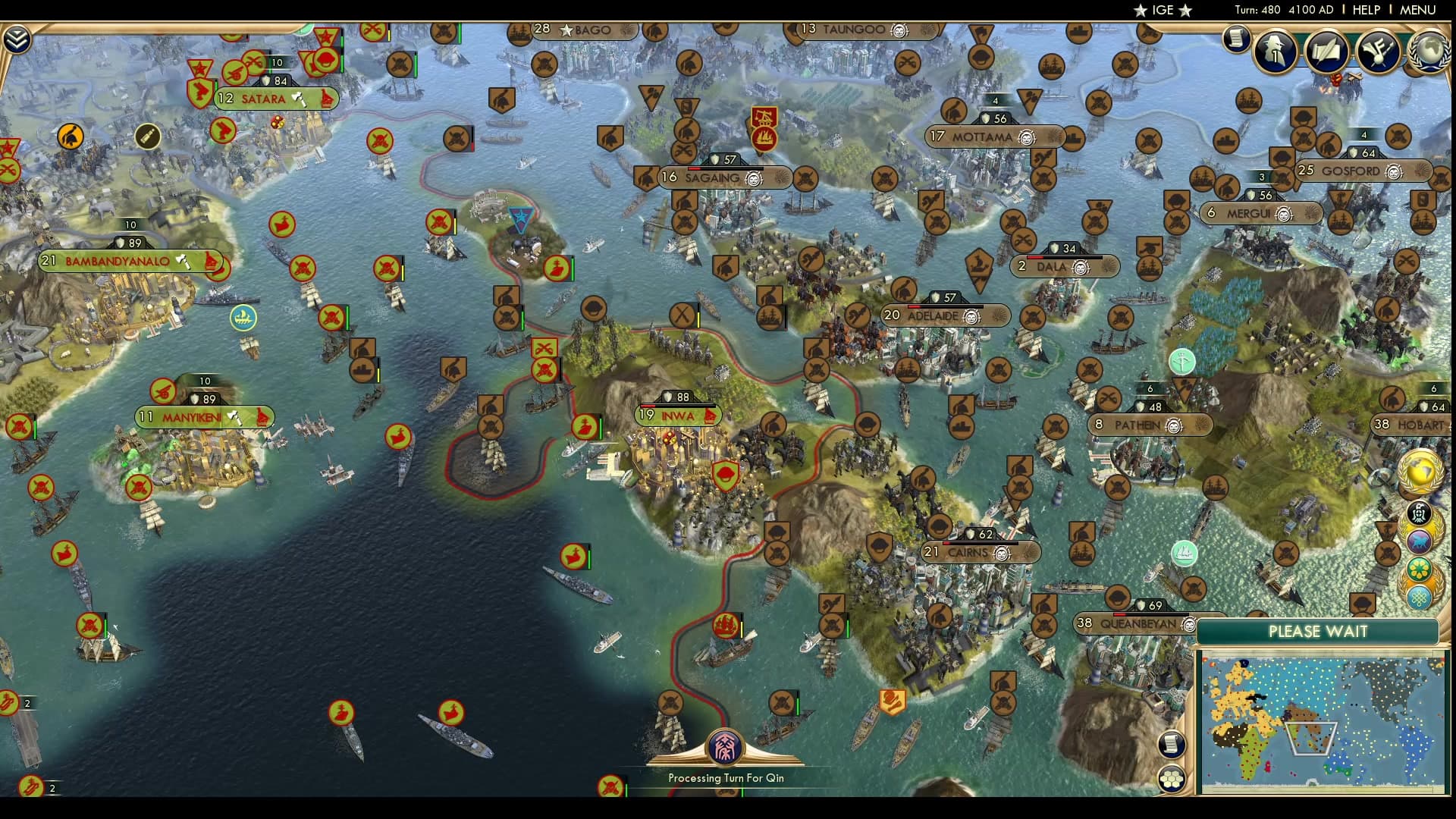
Task: Click the yellow globe icon above the minimap
Action: pos(1419,472)
